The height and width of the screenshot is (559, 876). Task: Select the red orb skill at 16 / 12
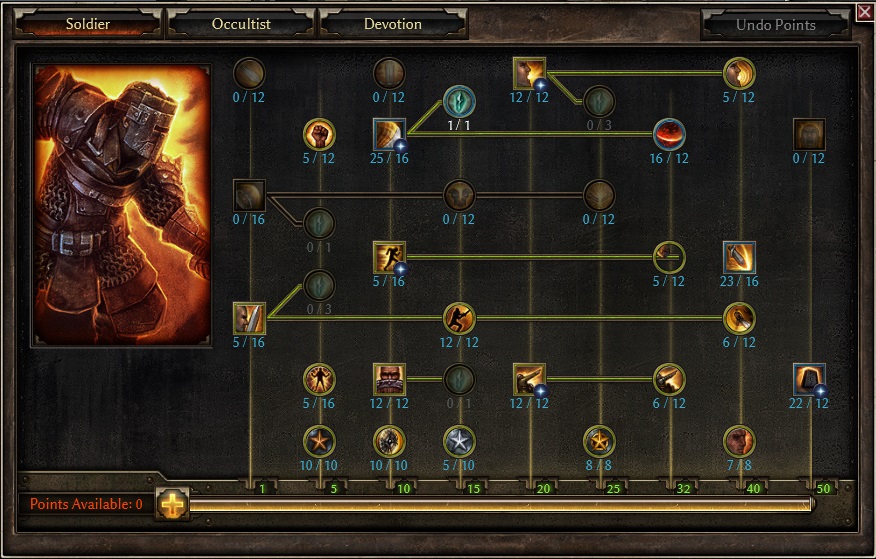click(x=669, y=134)
